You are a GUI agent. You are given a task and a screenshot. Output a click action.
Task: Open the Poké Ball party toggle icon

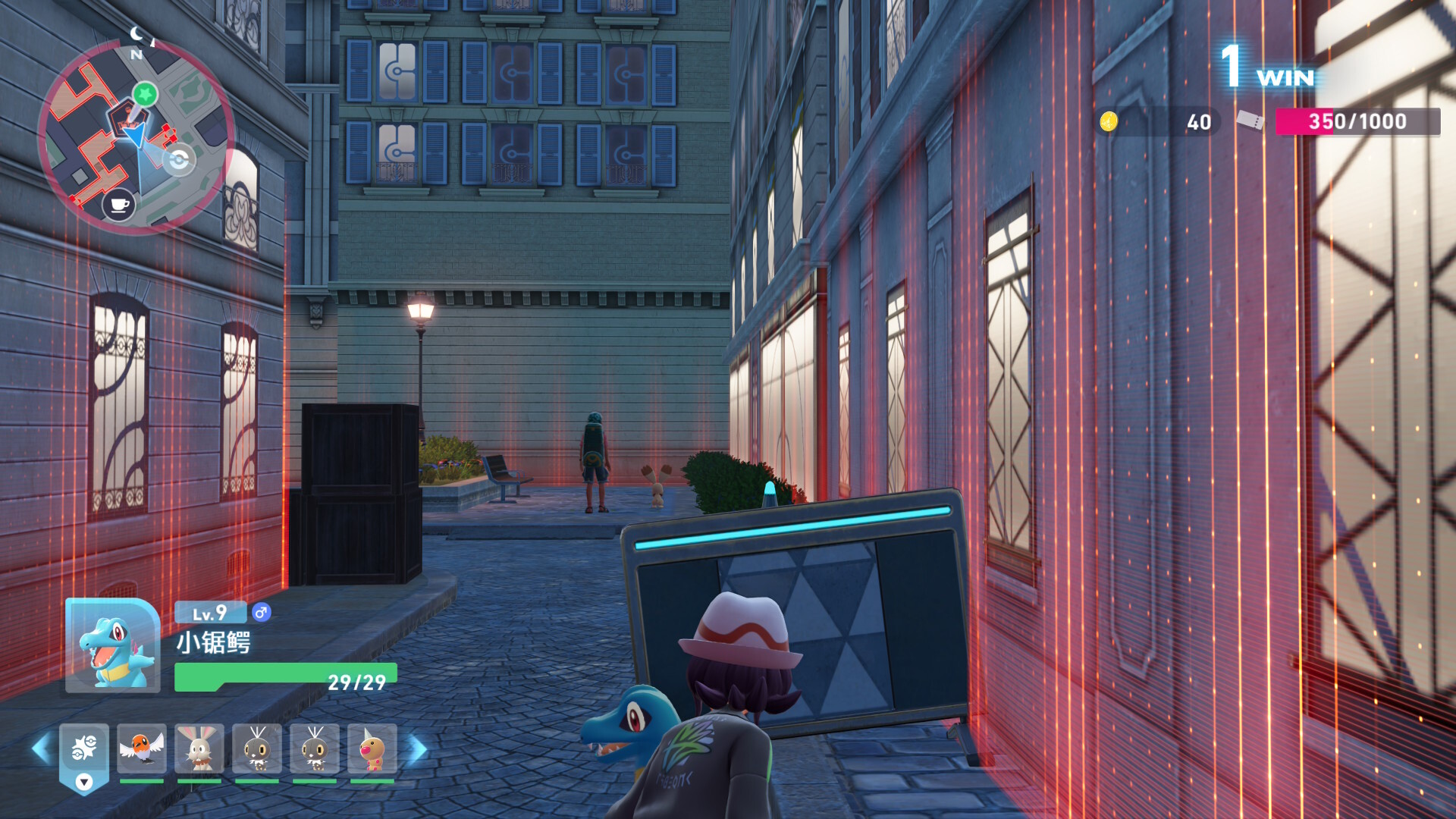(x=84, y=751)
